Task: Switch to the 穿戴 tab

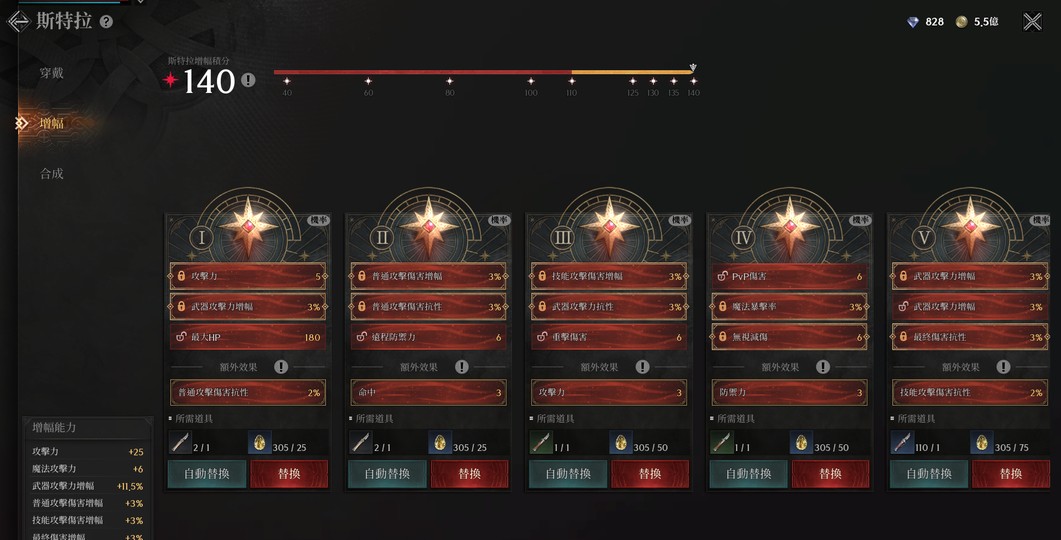Action: point(52,73)
